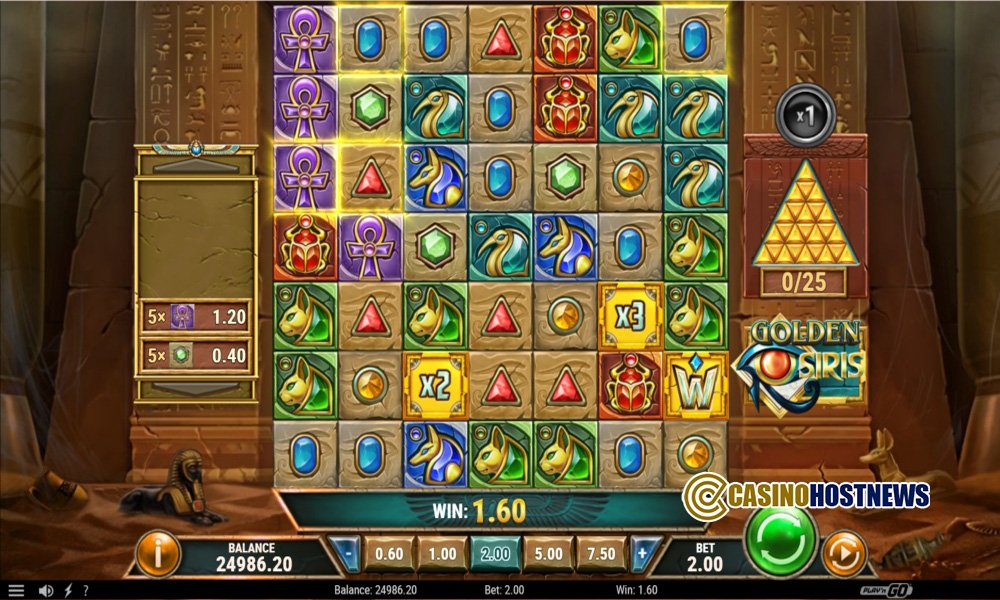Open help via the question mark icon
This screenshot has height=600, width=1000.
86,591
